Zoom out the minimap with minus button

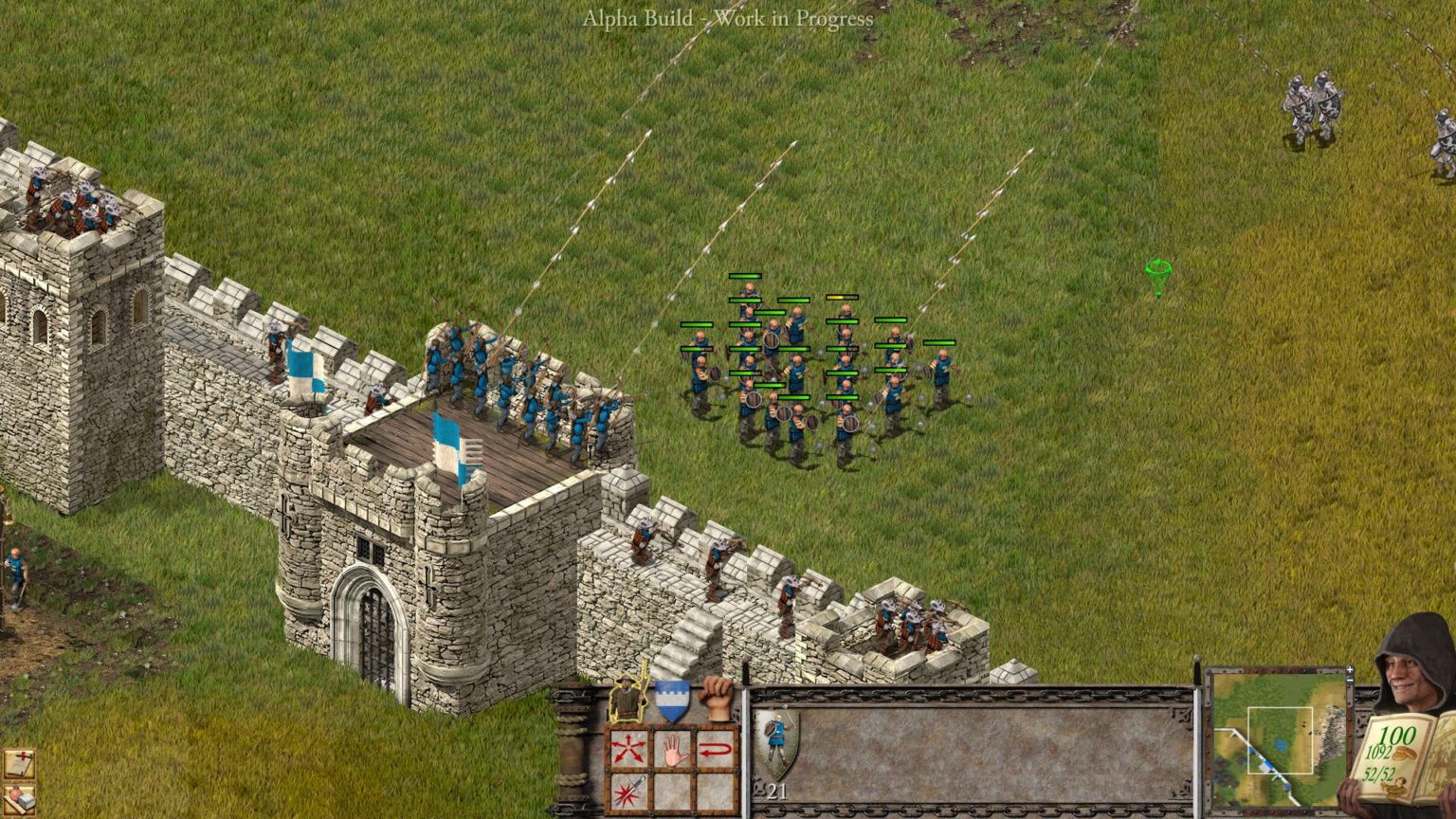(x=1350, y=679)
